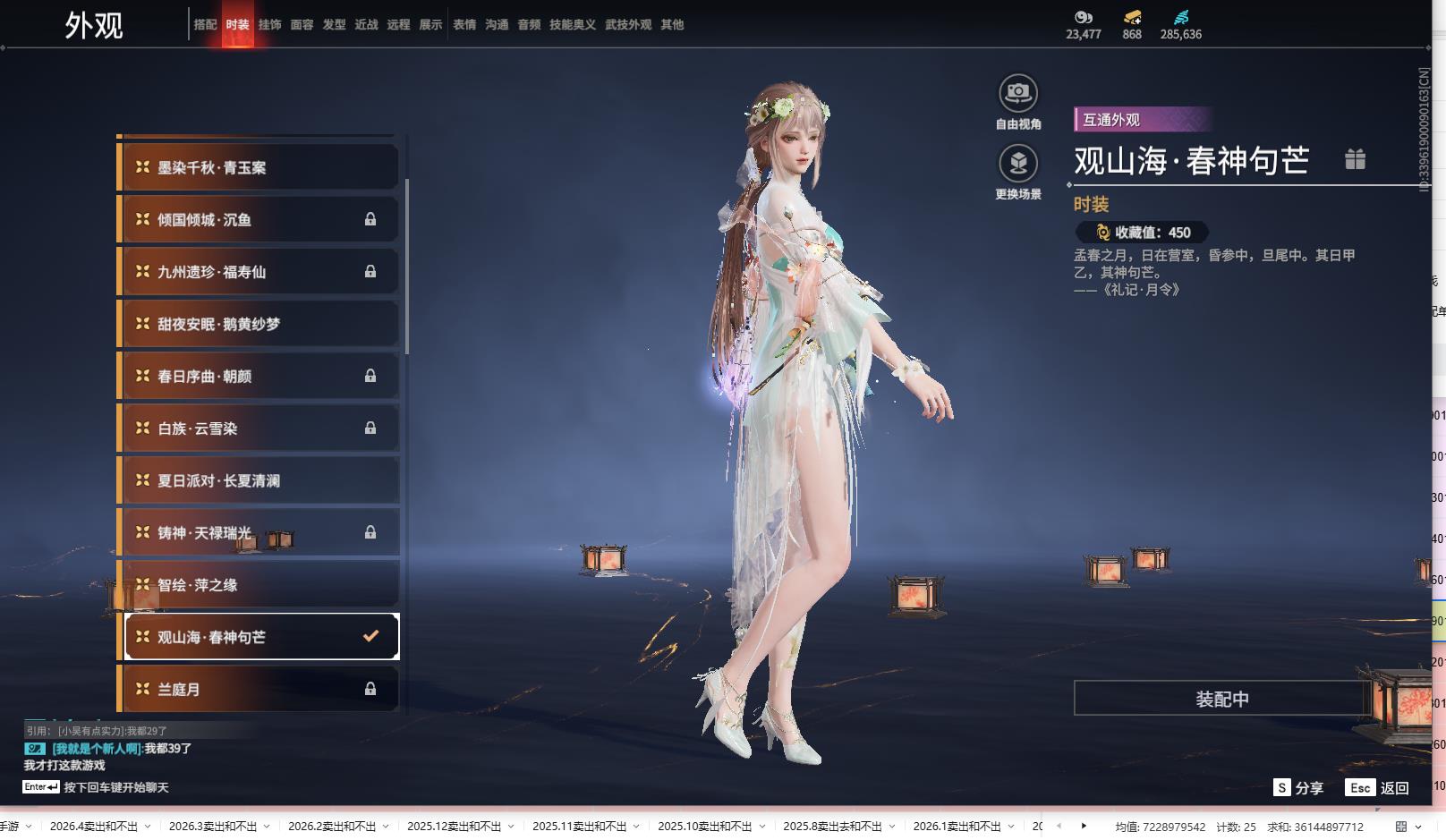Pick the 夏日派对·长夏清澜 outfit

tap(258, 480)
